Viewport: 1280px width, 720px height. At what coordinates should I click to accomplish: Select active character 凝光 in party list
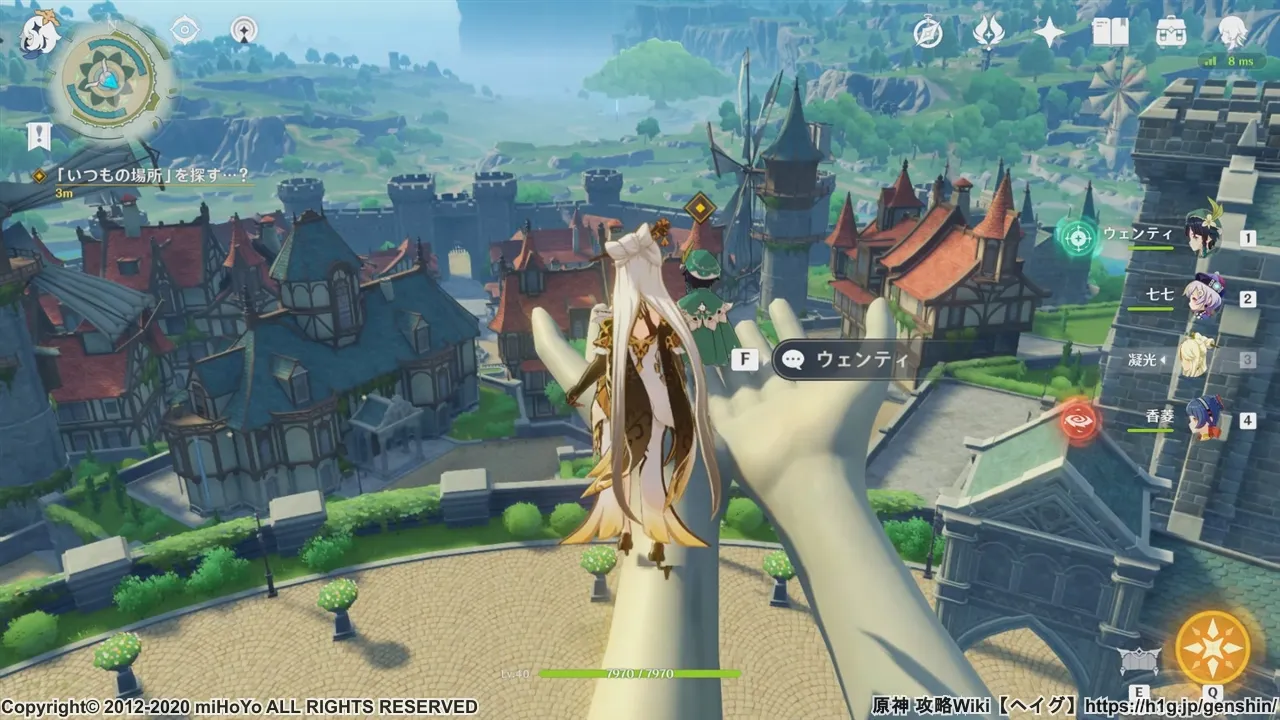(1196, 358)
